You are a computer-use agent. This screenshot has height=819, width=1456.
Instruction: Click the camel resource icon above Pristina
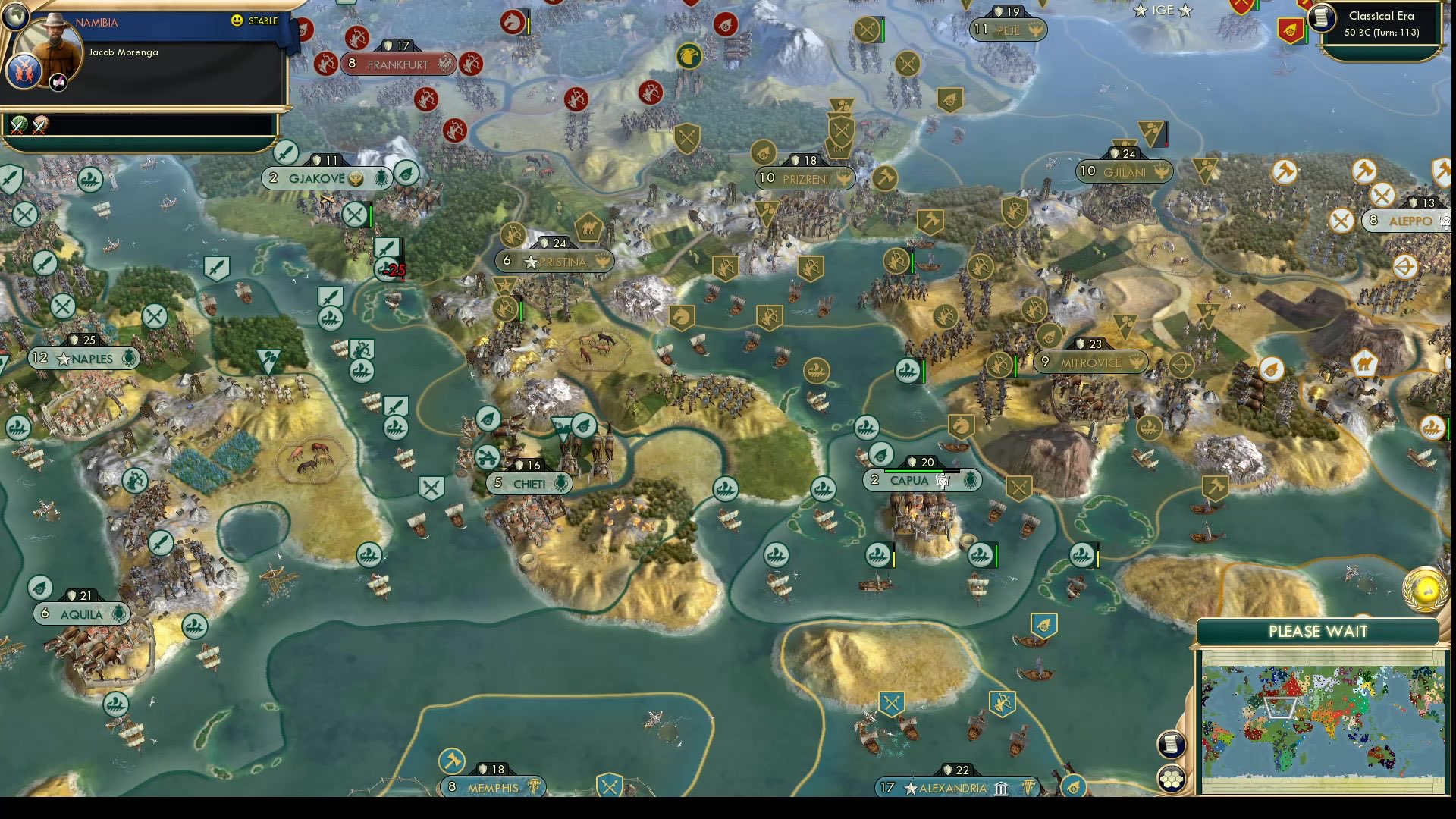click(x=591, y=226)
